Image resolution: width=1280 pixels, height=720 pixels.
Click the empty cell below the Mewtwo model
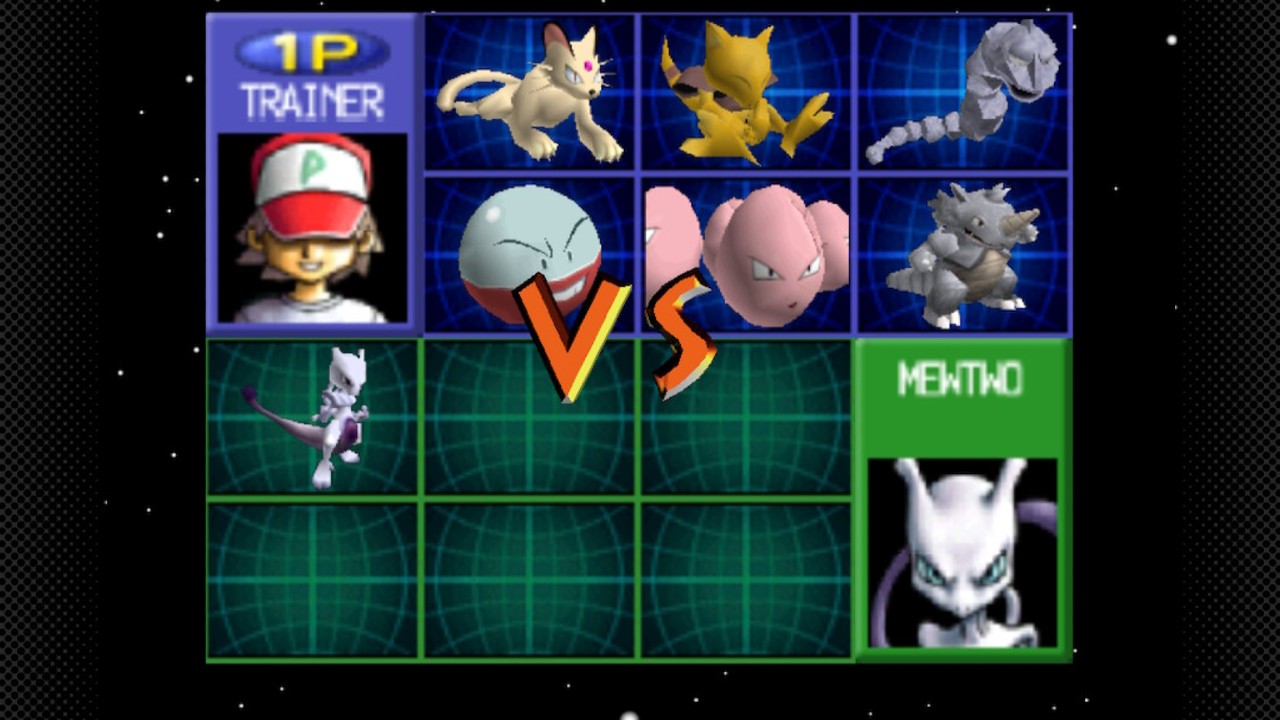[312, 580]
